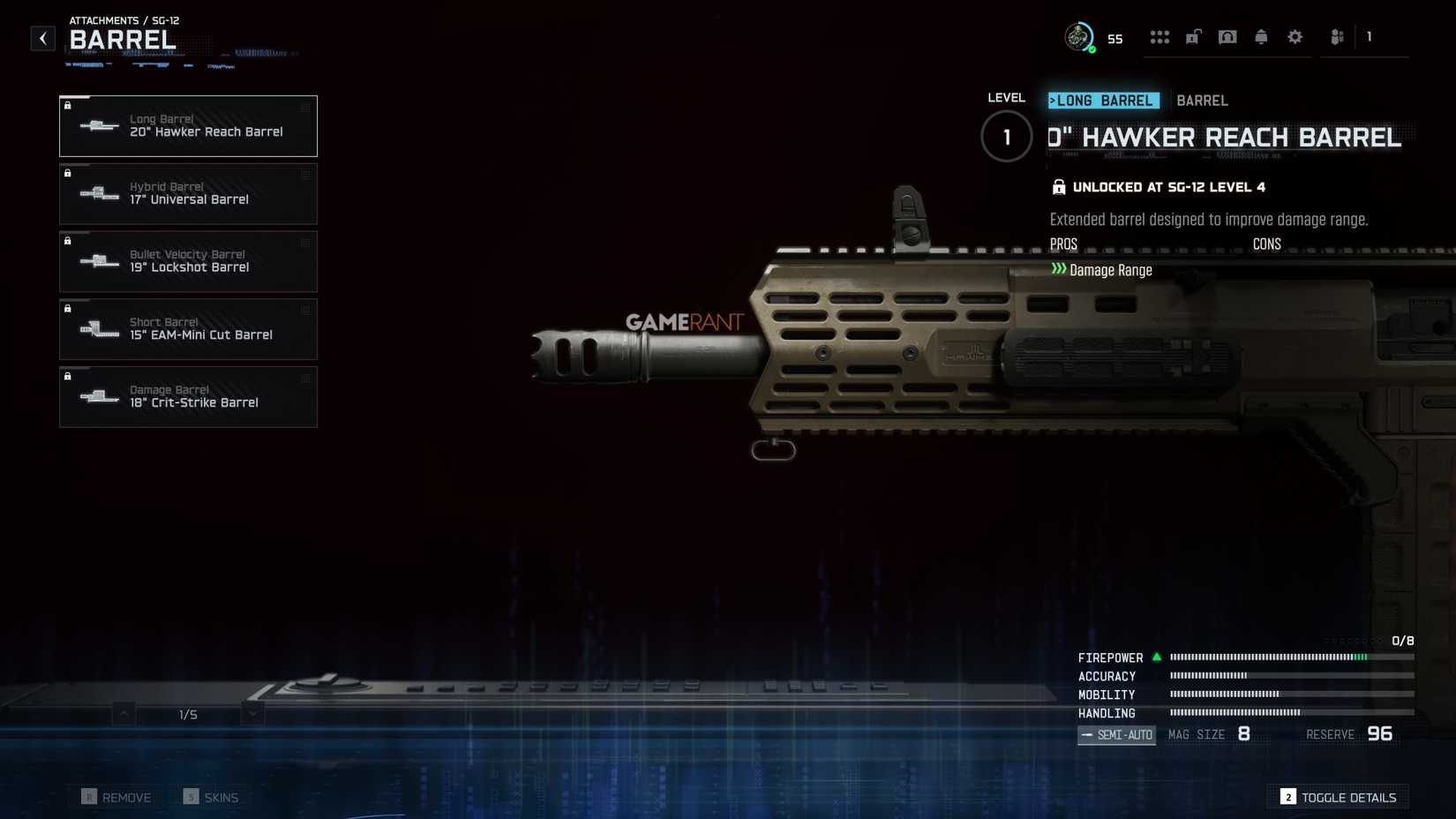The width and height of the screenshot is (1456, 819).
Task: Click the REMOVE button at bottom
Action: [x=115, y=797]
